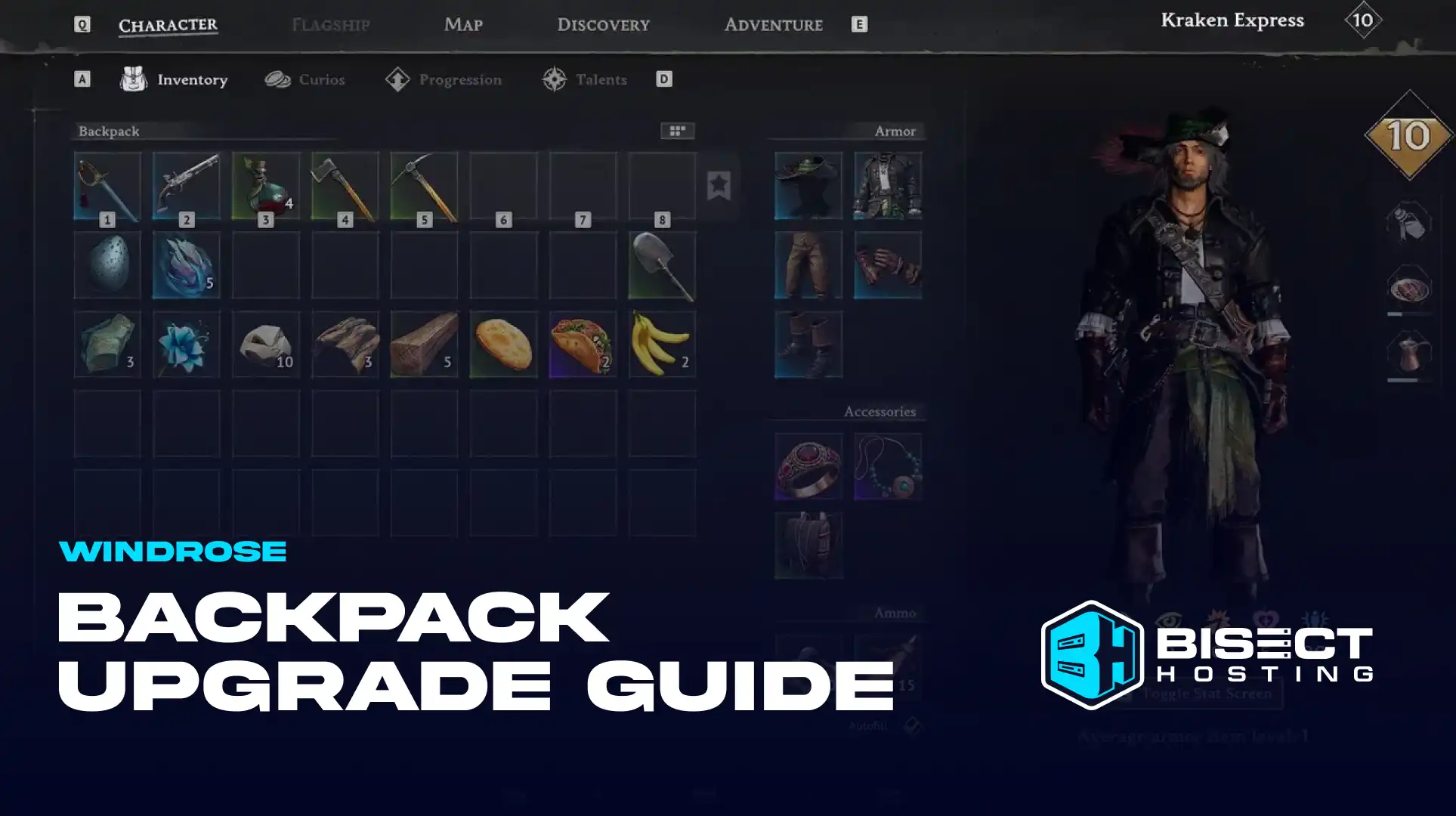Select the sword in backpack slot 1

(x=107, y=184)
